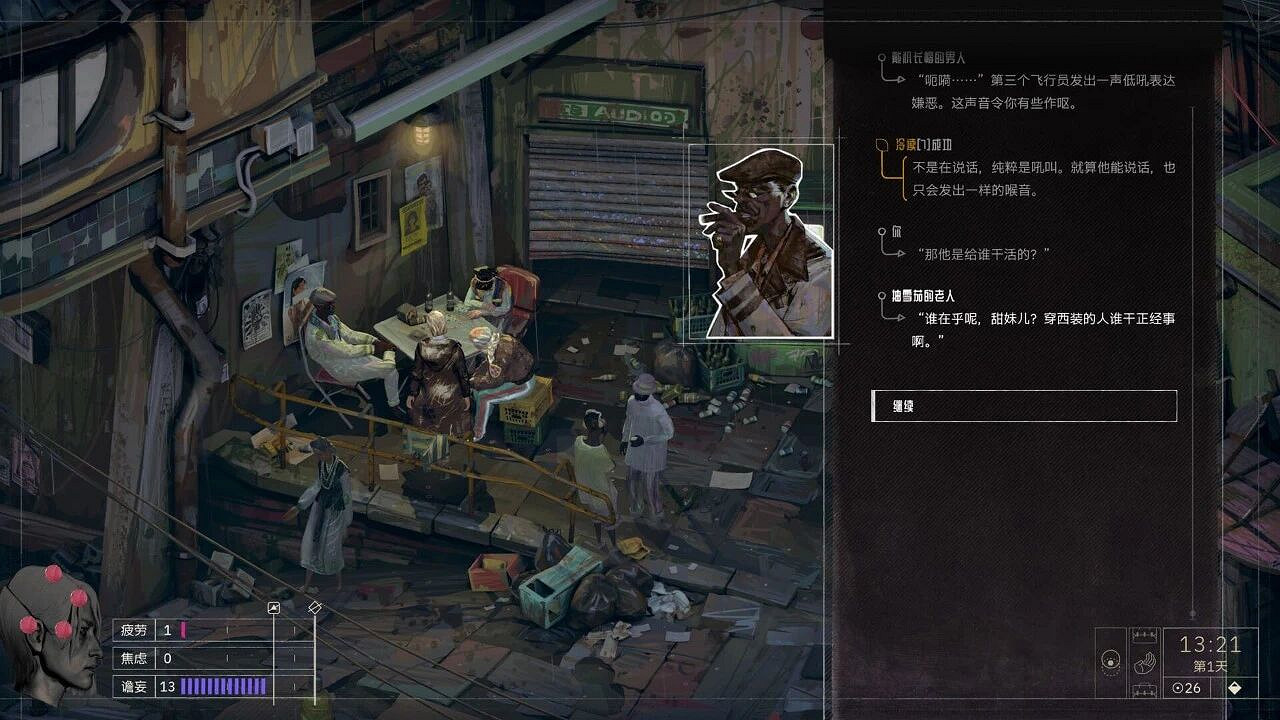The image size is (1280, 720).
Task: Click the snapshot icon above the fatigue bar
Action: pos(274,608)
